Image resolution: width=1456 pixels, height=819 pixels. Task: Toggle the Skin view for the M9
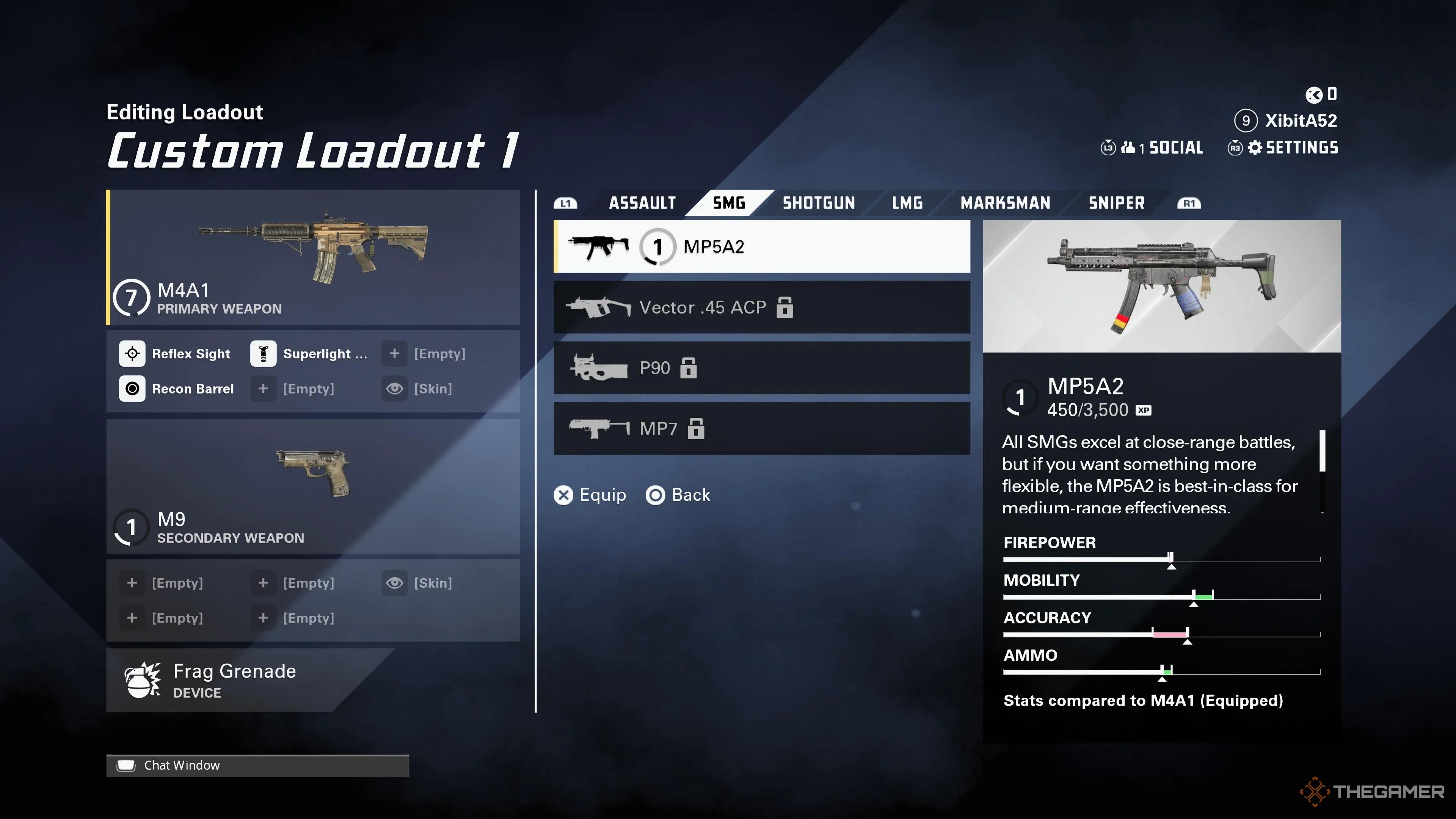(394, 583)
